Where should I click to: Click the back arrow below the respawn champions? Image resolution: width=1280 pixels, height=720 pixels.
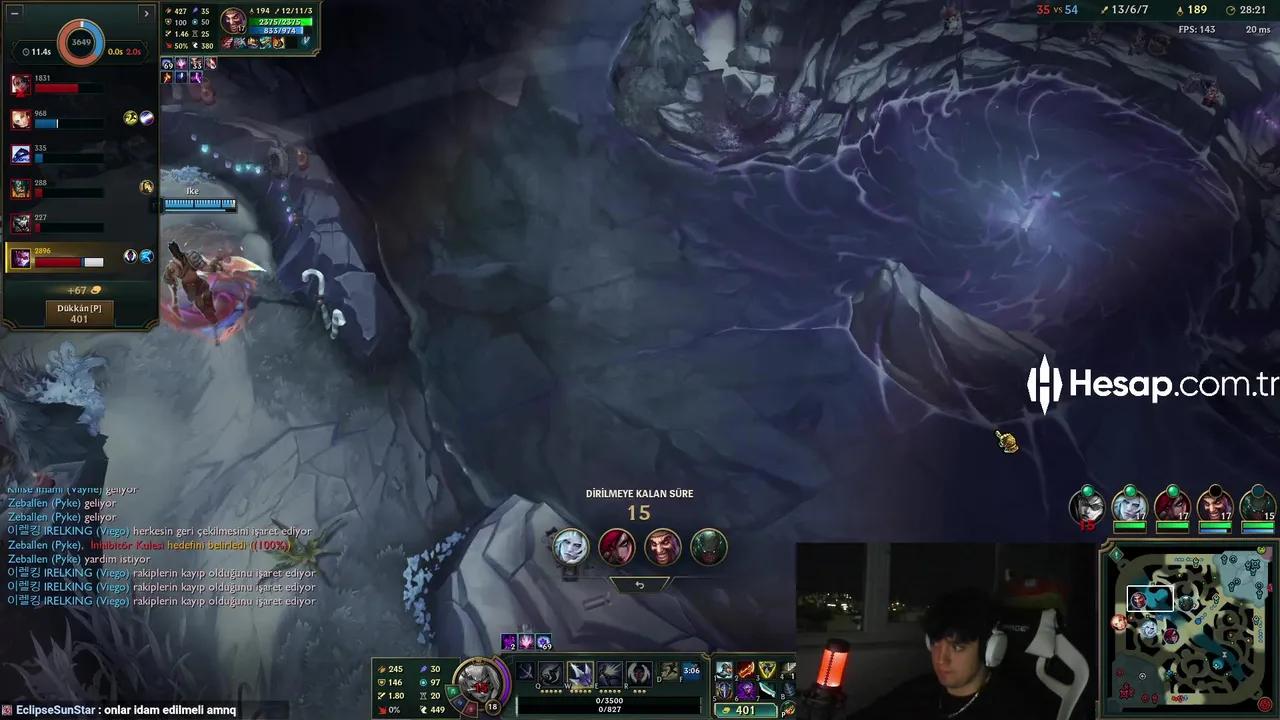[640, 583]
